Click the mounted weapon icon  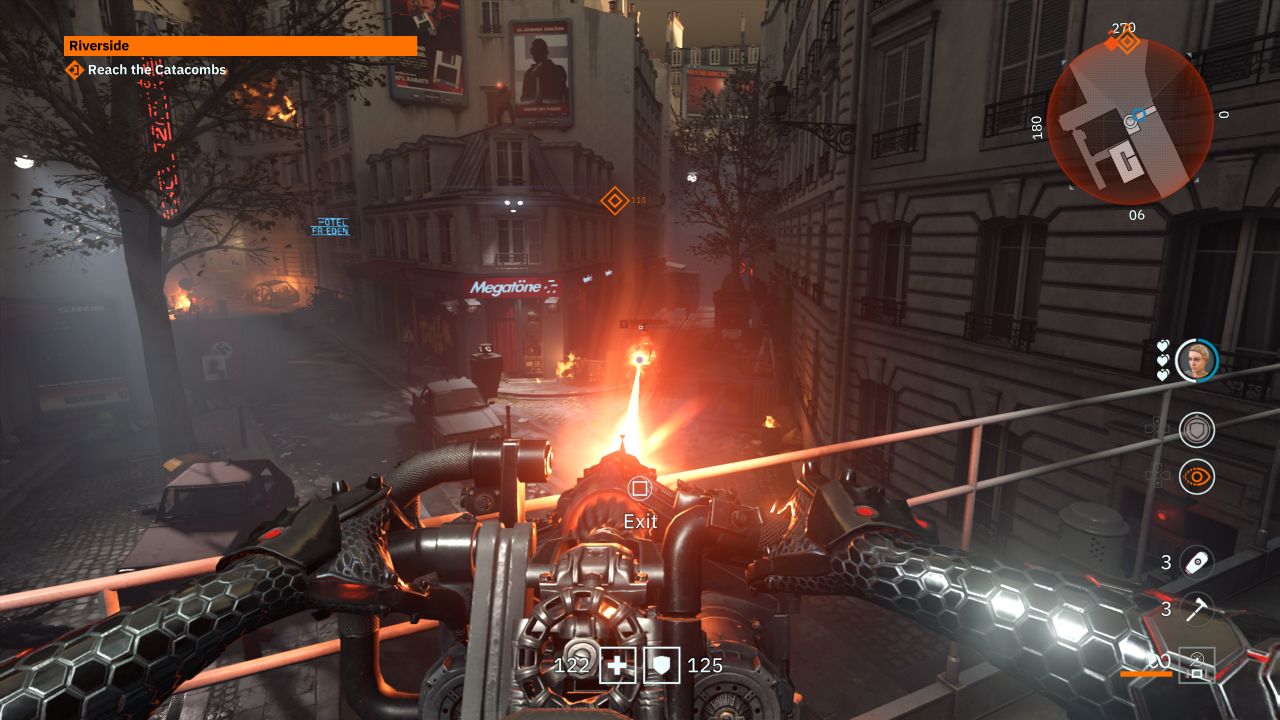coord(1197,663)
